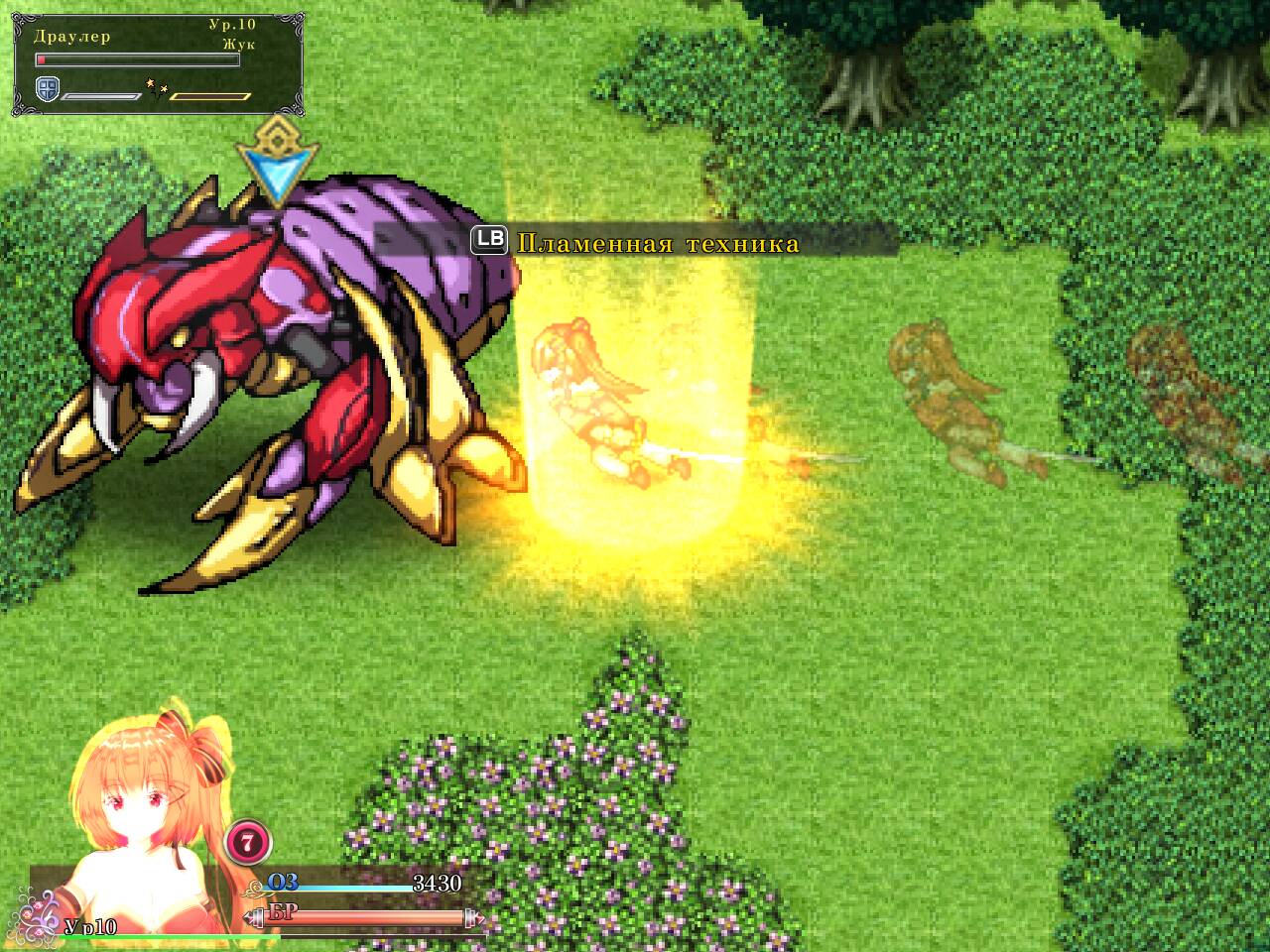
Task: Click the green Ур10 experience bar
Action: coord(171,935)
